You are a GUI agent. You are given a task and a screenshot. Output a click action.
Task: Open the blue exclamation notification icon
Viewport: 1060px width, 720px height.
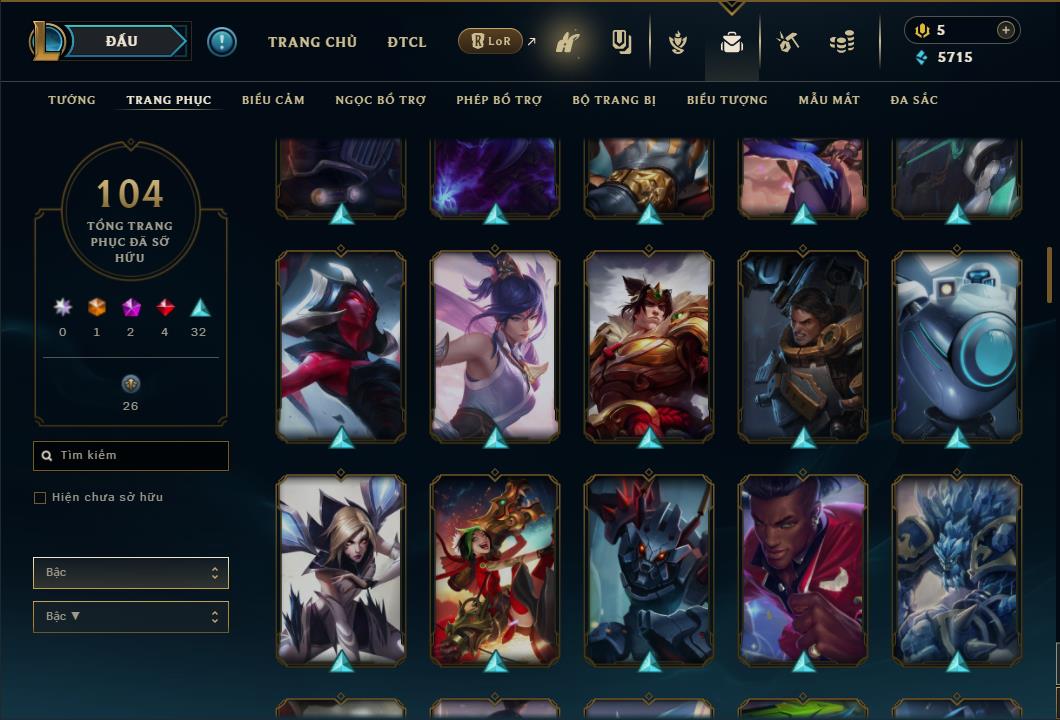pos(222,42)
